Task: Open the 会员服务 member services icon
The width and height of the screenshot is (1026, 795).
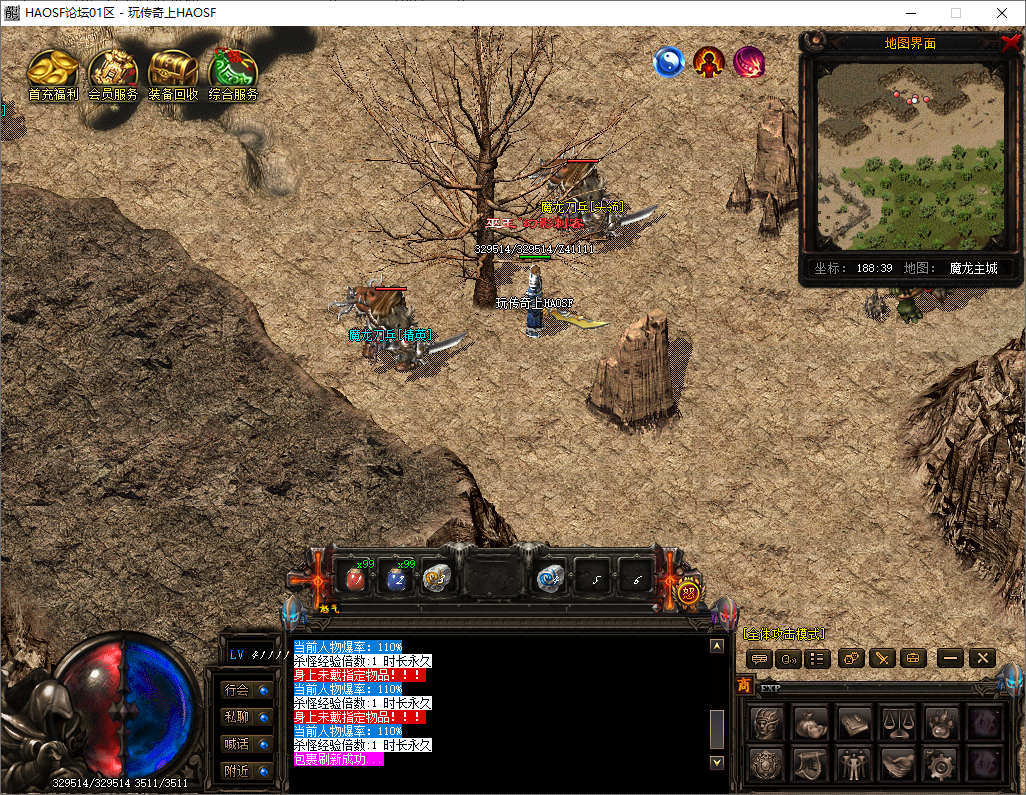Action: coord(113,73)
